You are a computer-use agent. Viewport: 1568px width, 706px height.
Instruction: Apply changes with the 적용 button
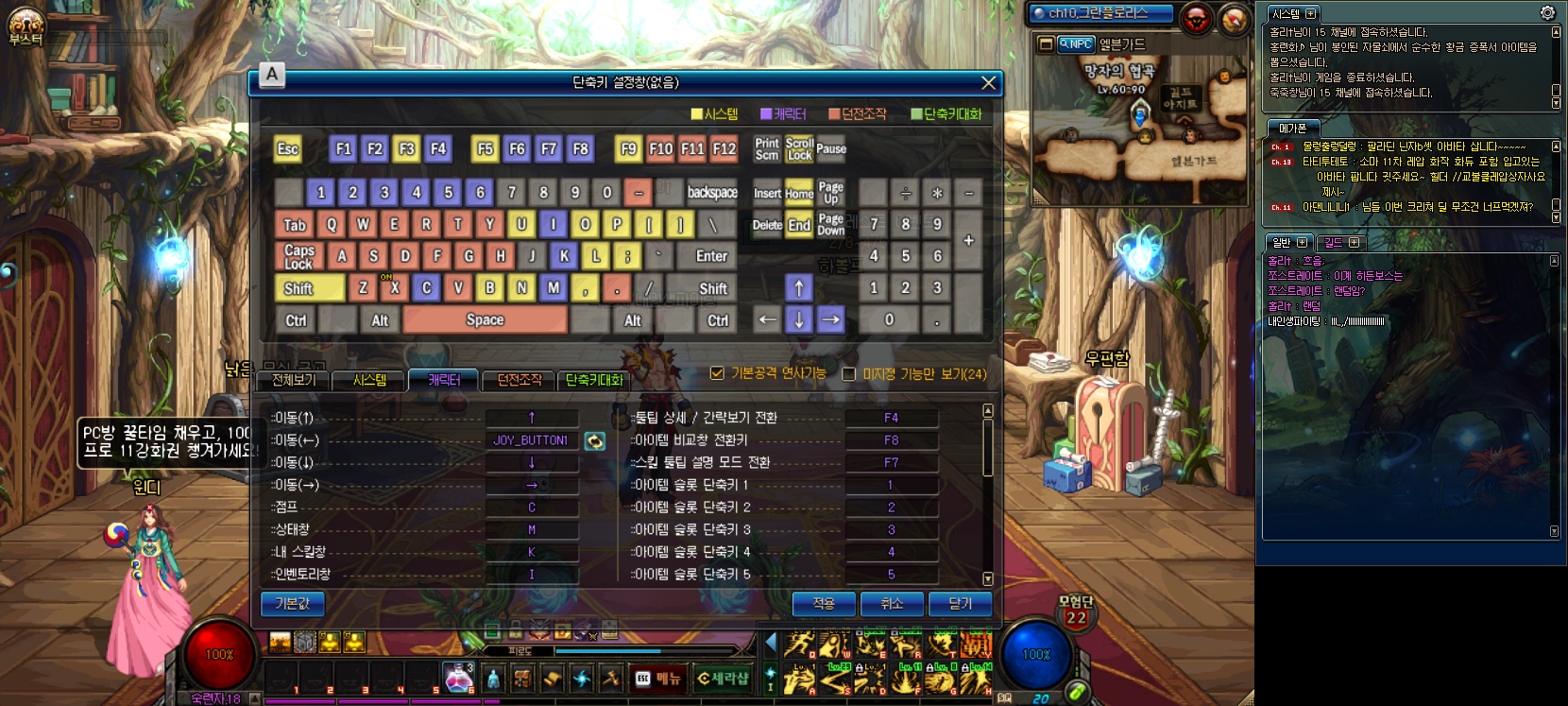point(824,604)
